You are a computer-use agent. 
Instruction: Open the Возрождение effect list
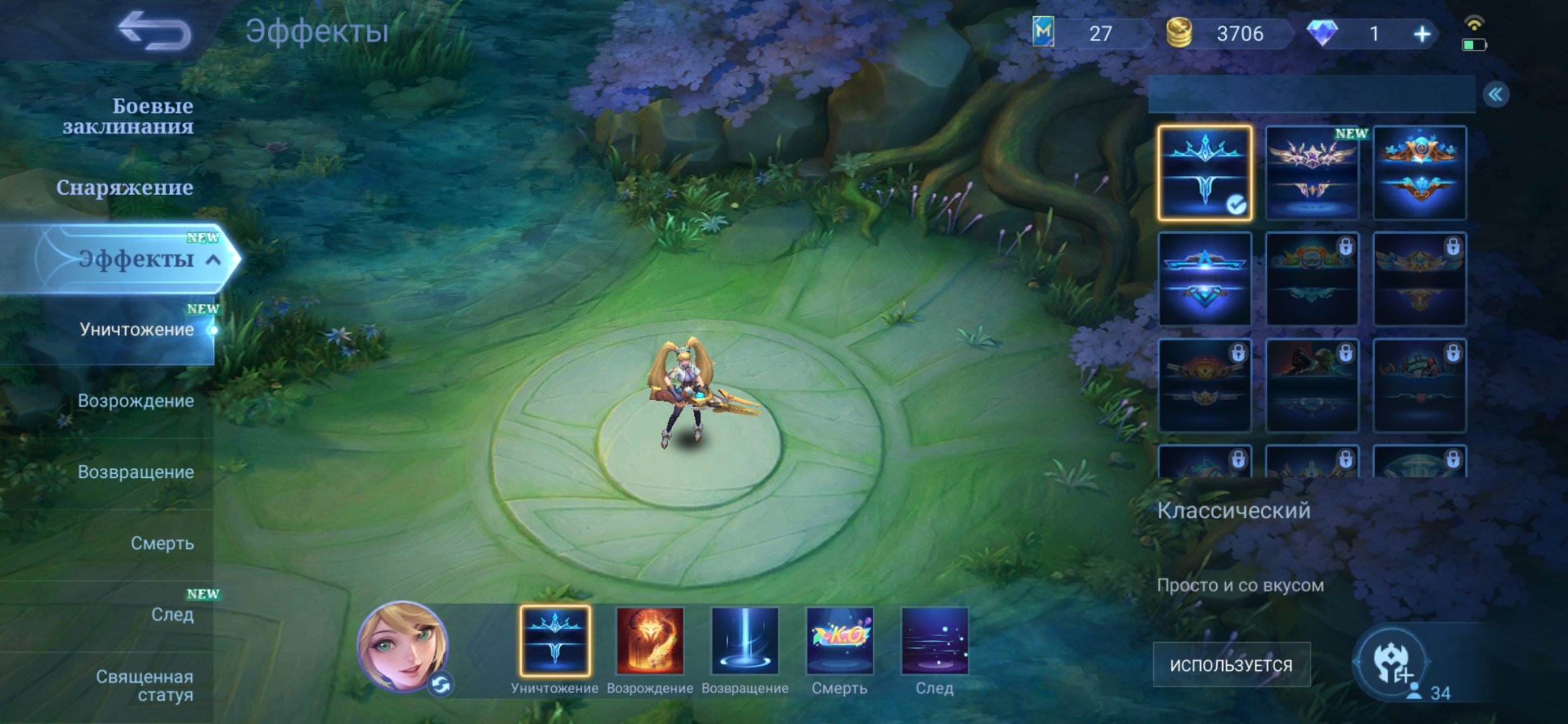[x=135, y=401]
